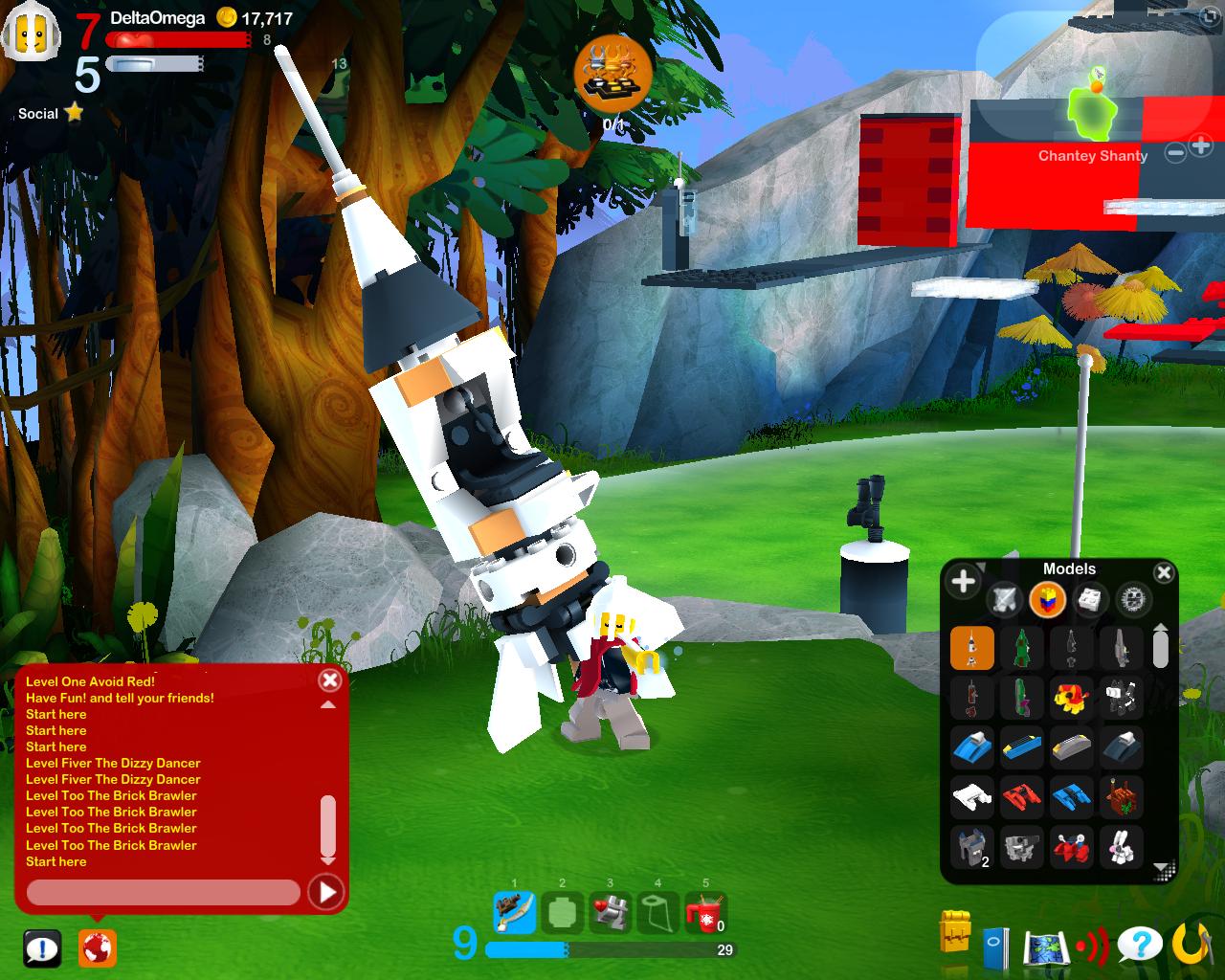Select the sword in hotbar slot one
This screenshot has height=980, width=1225.
click(x=514, y=912)
